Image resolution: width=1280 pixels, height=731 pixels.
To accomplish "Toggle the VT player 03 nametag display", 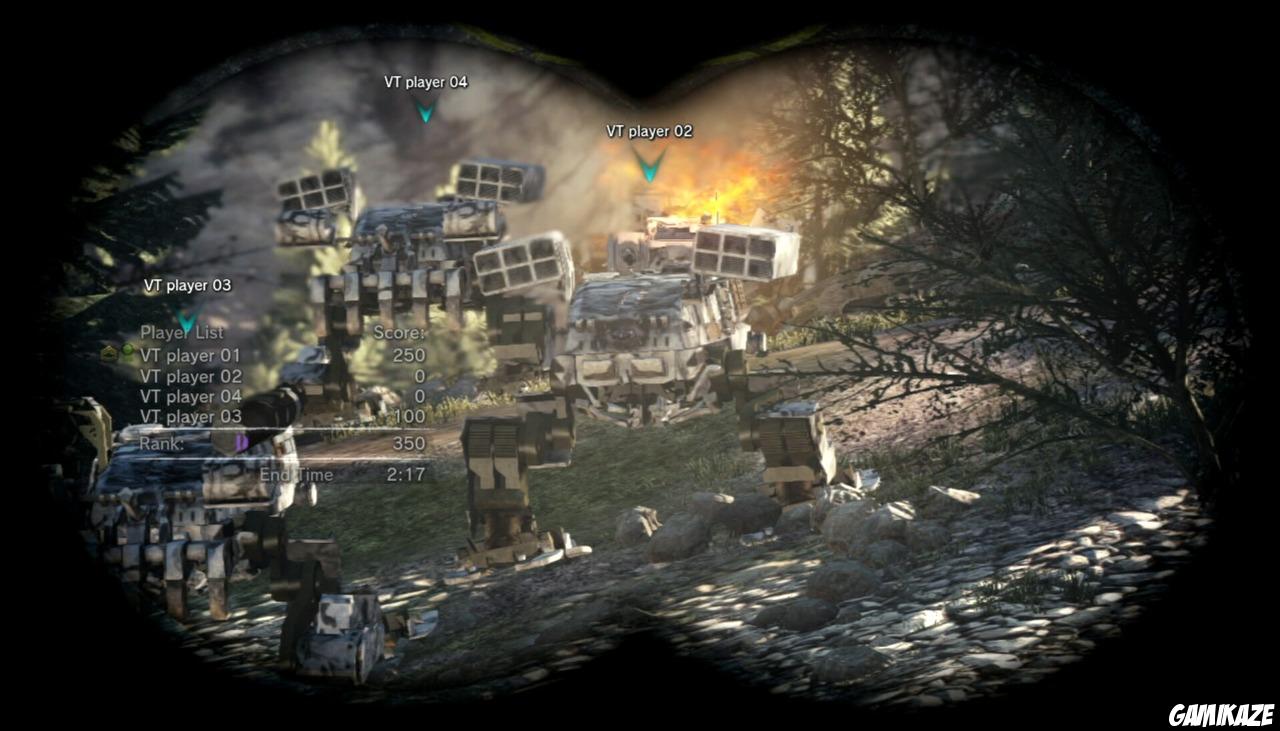I will pos(188,285).
